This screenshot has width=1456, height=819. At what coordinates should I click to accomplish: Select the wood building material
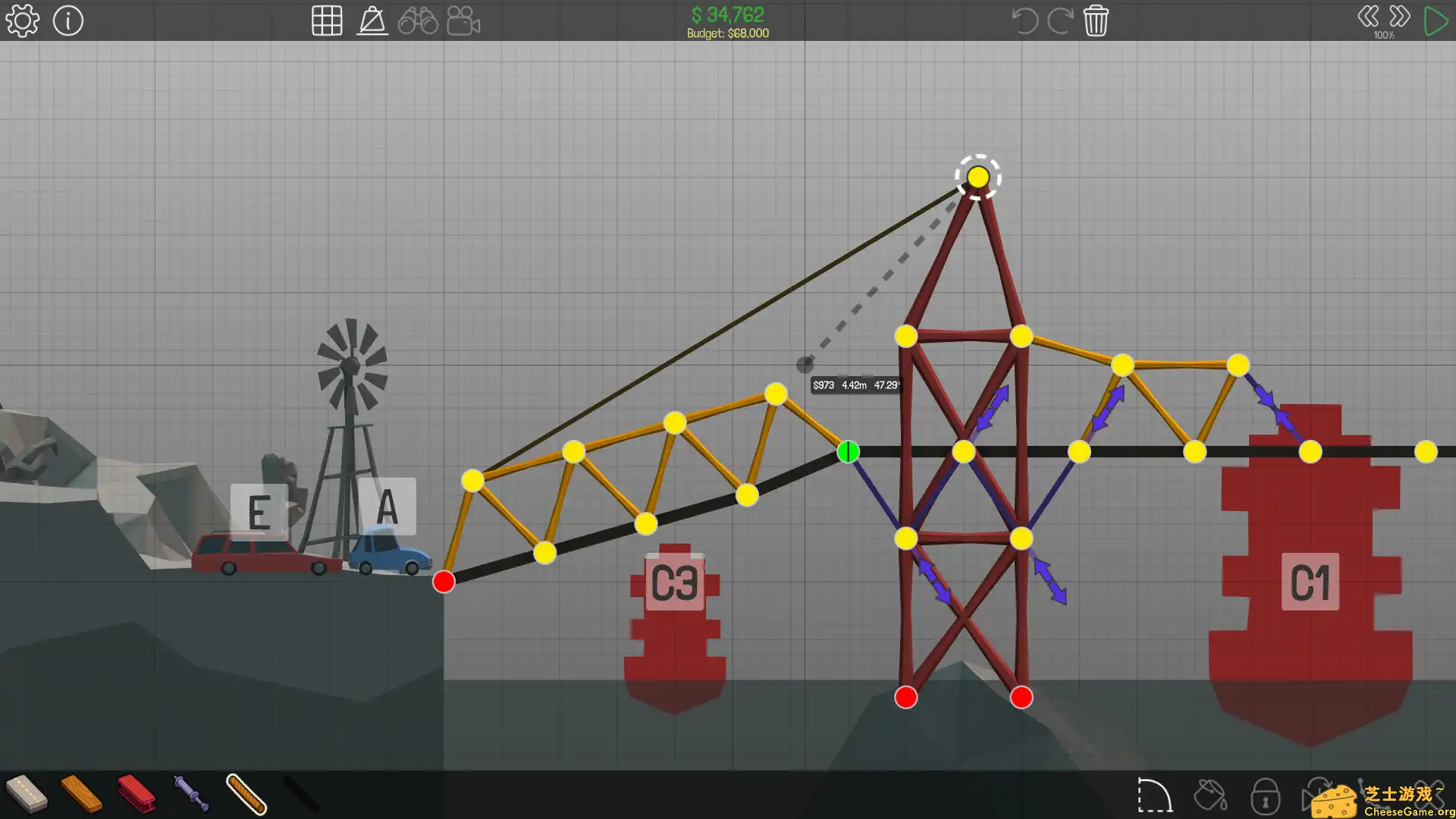pos(82,796)
